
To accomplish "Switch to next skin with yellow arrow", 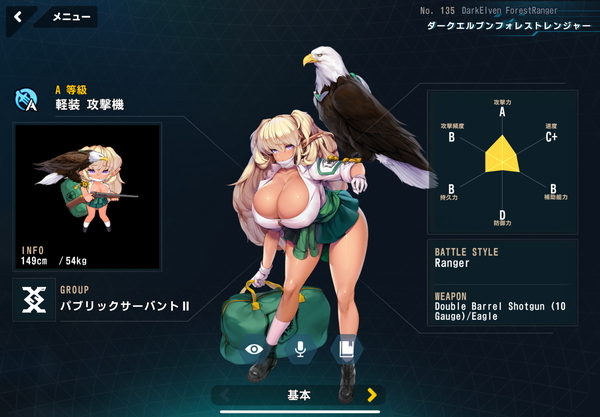I will 372,395.
